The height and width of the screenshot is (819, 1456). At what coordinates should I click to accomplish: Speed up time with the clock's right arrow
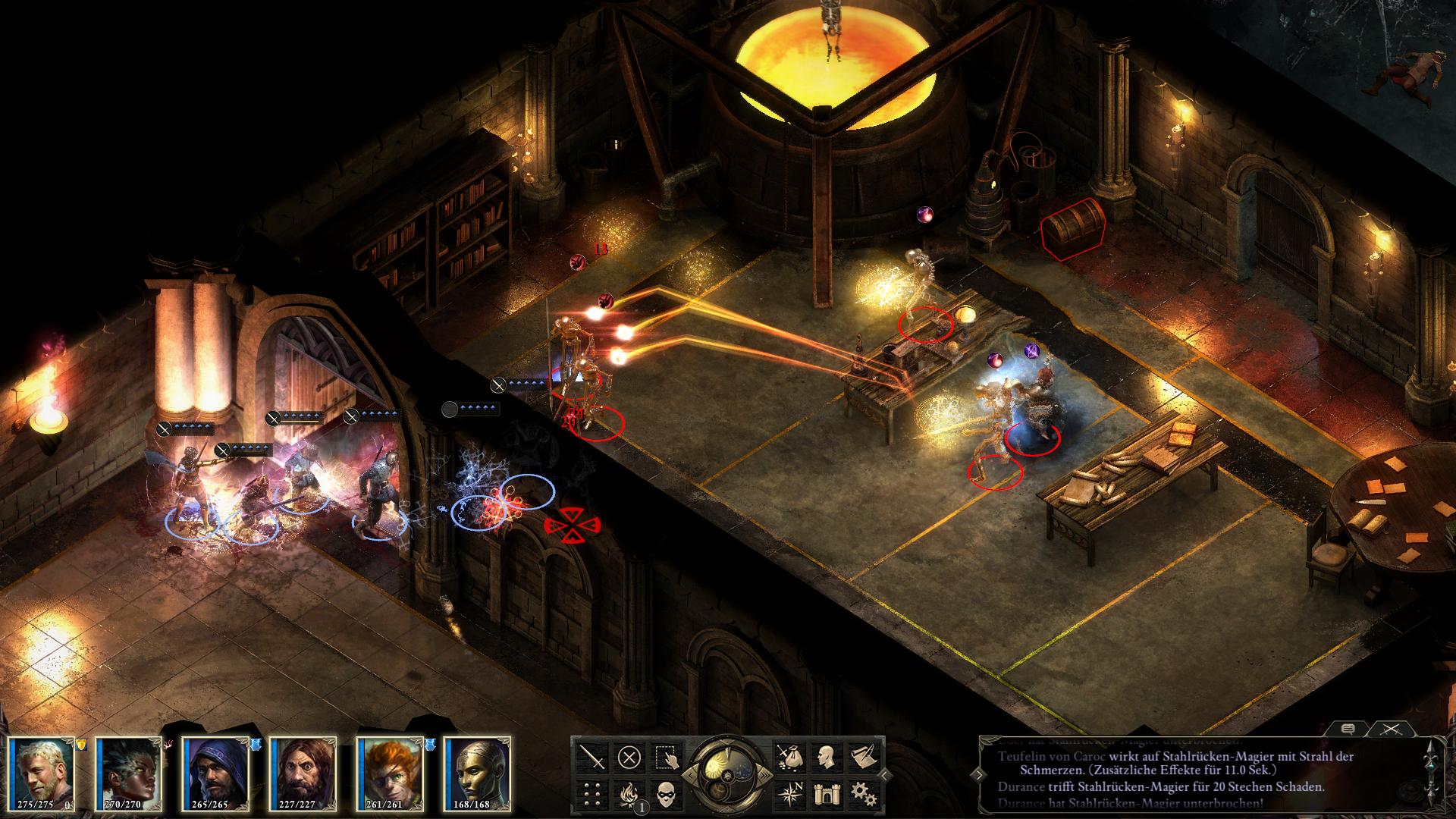tap(767, 775)
